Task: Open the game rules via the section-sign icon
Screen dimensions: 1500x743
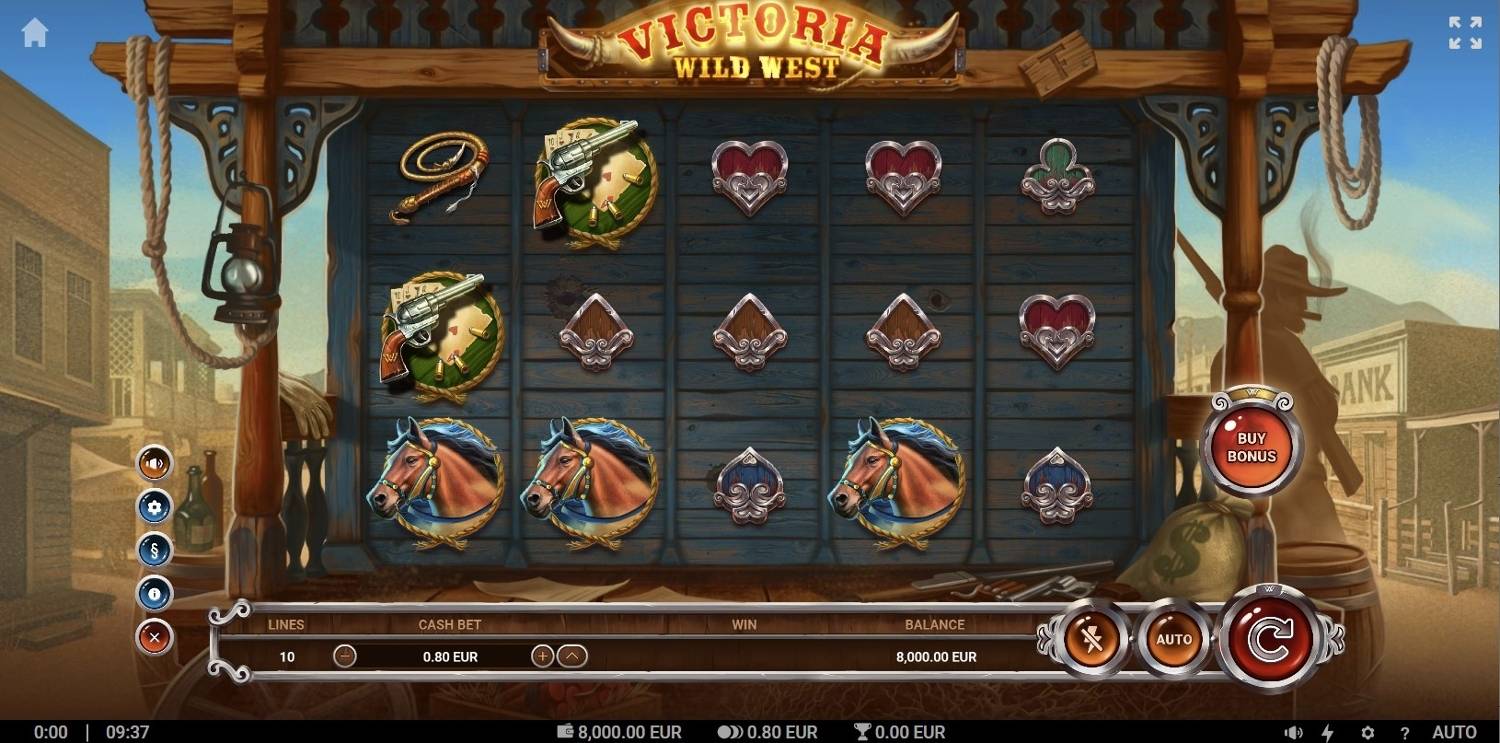Action: click(154, 549)
